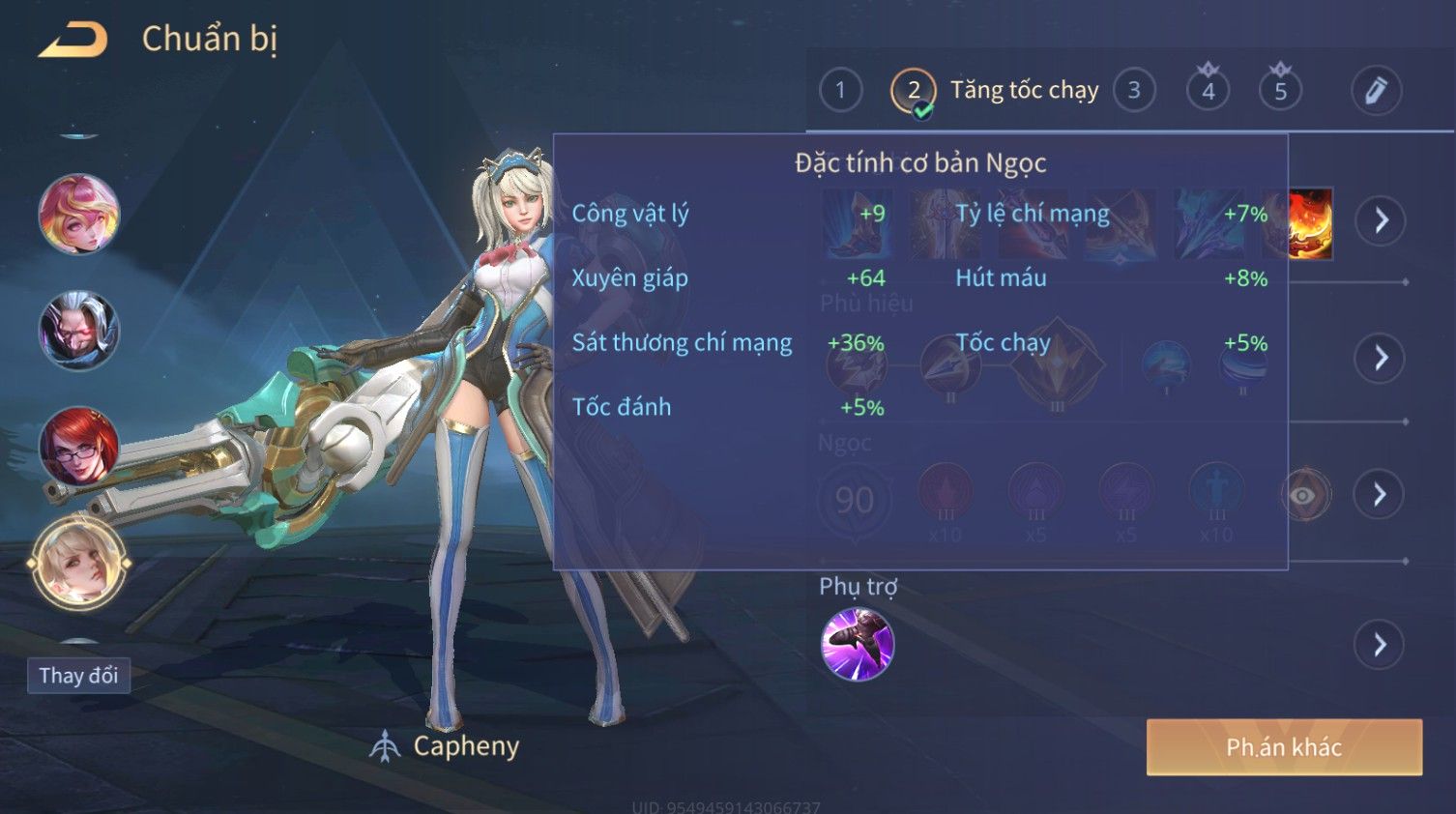Choose loadout preset 3
The width and height of the screenshot is (1456, 814).
click(1134, 91)
